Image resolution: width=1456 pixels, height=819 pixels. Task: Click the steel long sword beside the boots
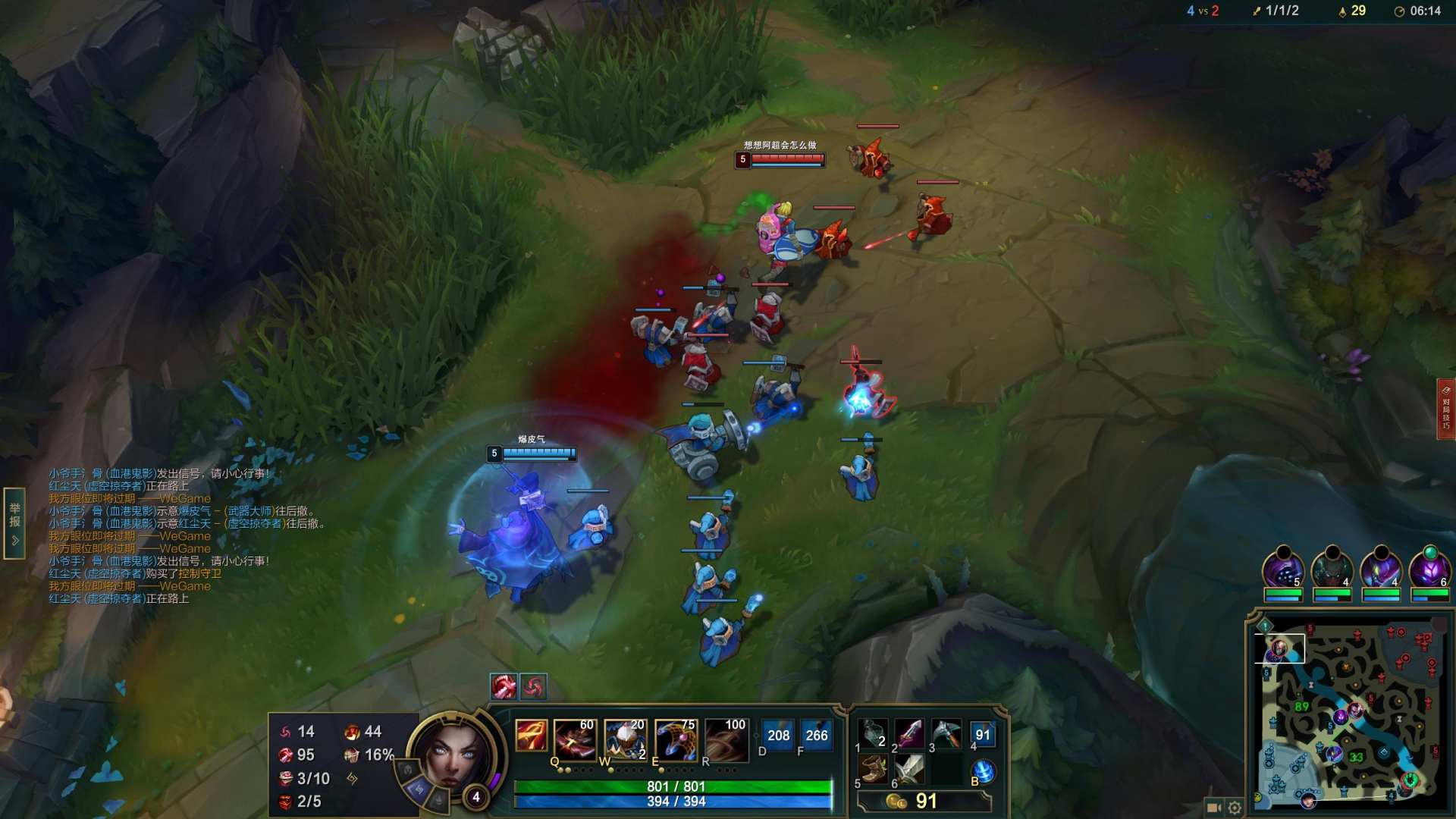[x=909, y=769]
